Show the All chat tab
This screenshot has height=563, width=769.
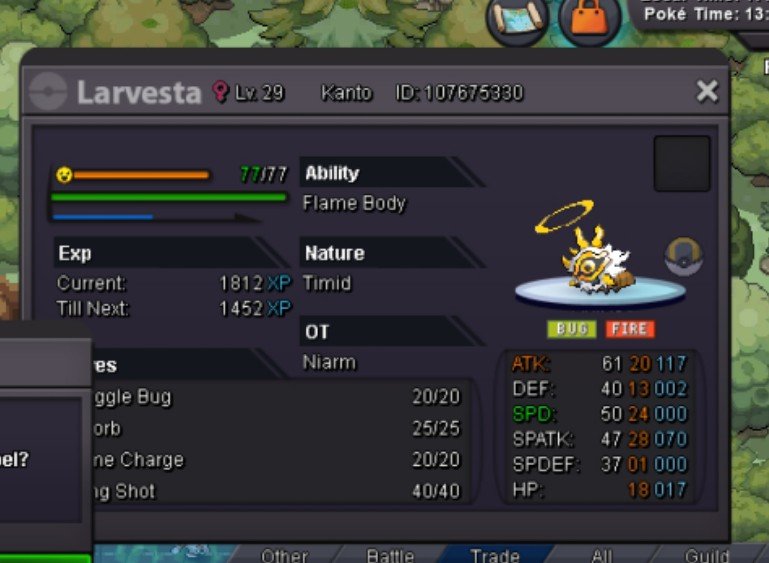[x=601, y=555]
